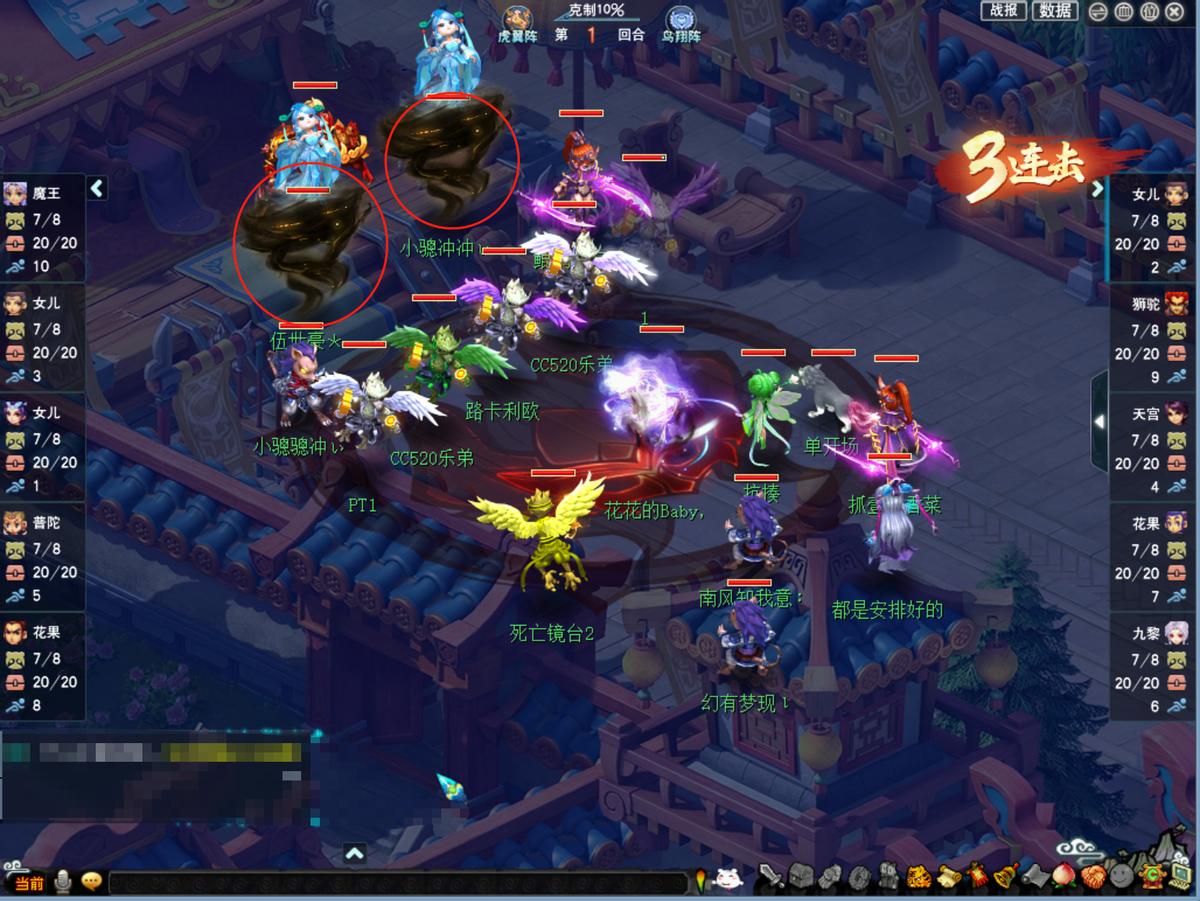Expand the chat log with the up arrow
The height and width of the screenshot is (901, 1200).
354,853
